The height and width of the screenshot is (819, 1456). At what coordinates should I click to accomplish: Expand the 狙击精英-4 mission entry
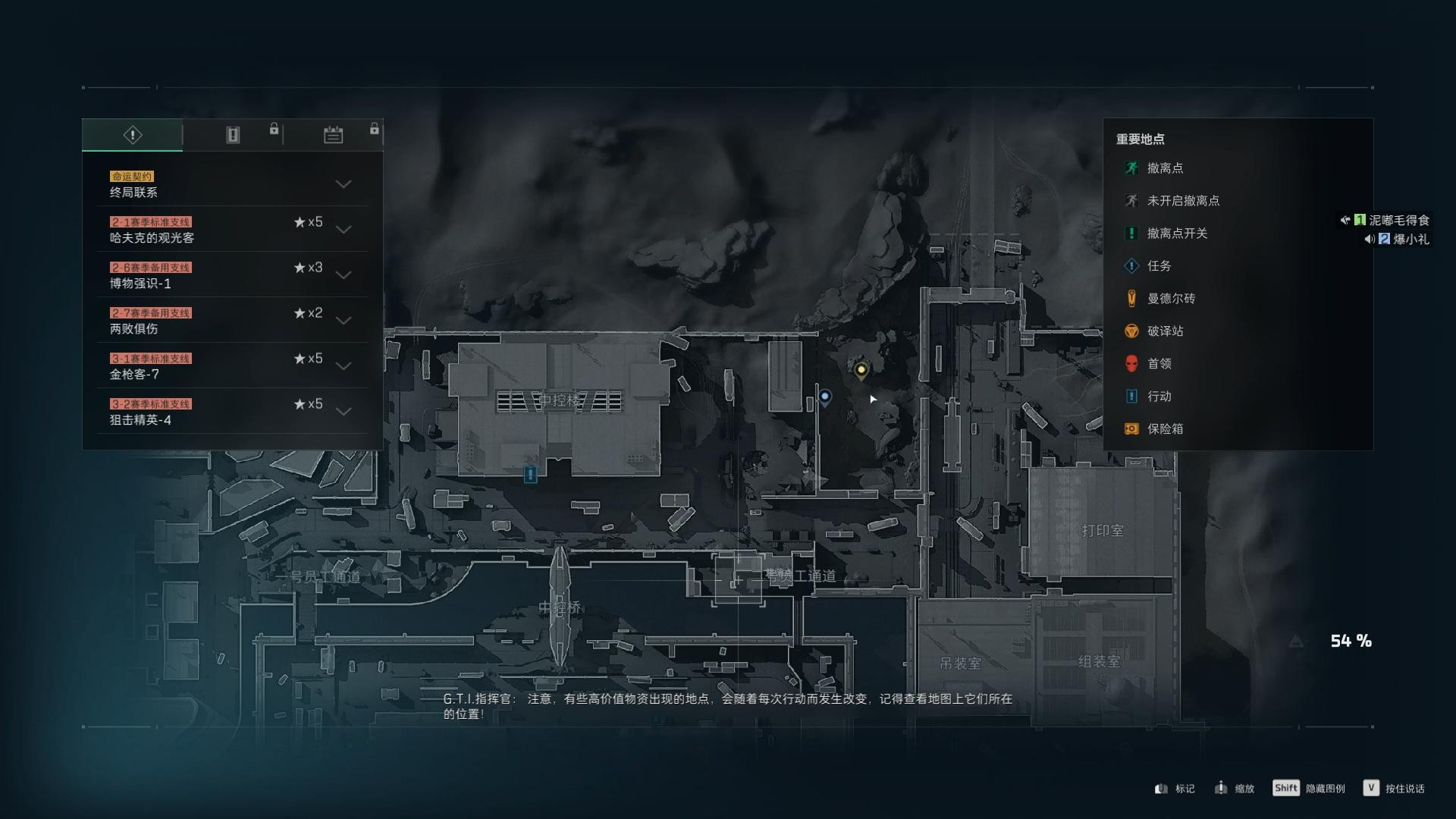click(x=344, y=412)
